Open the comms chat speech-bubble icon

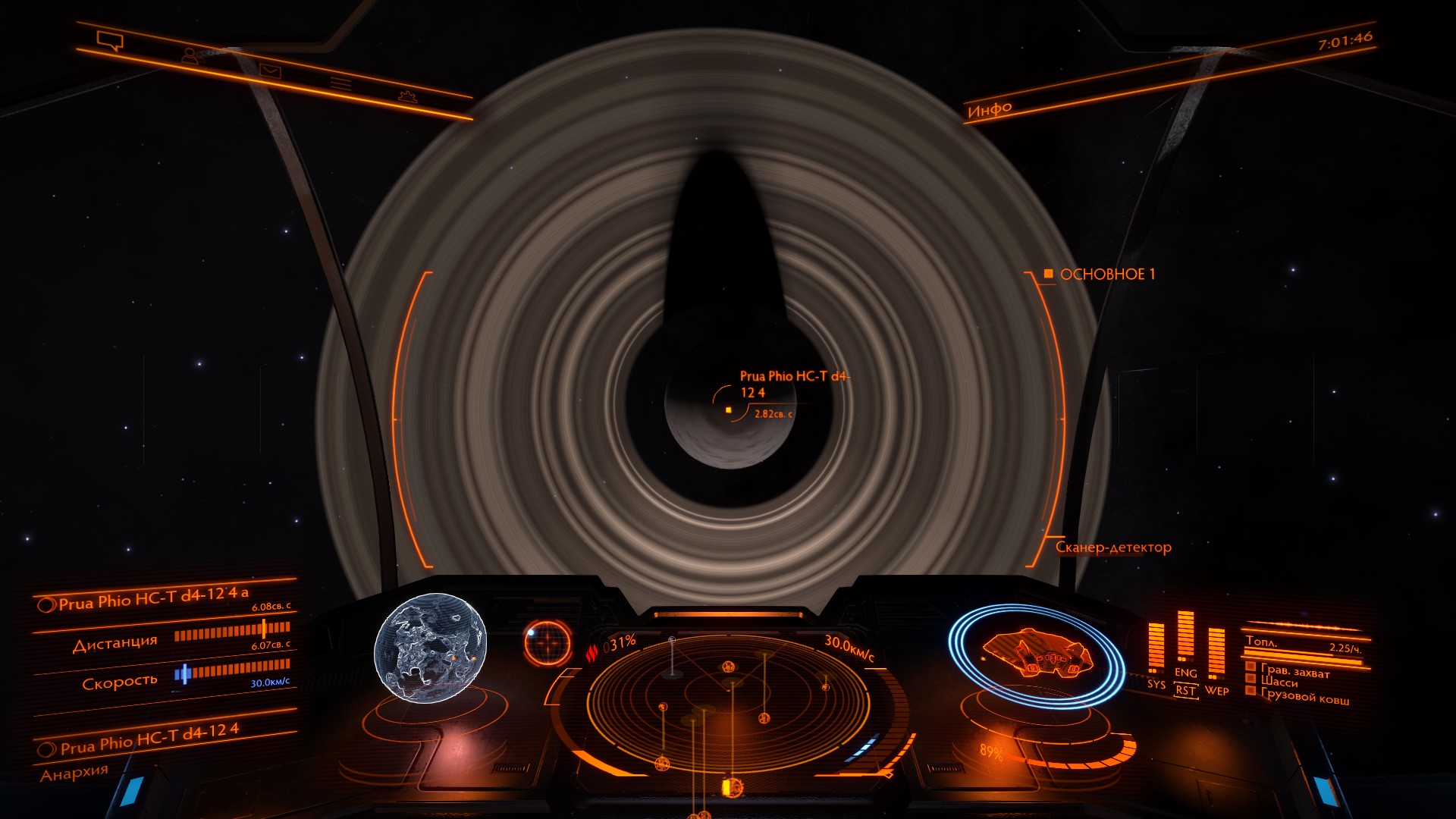(109, 40)
